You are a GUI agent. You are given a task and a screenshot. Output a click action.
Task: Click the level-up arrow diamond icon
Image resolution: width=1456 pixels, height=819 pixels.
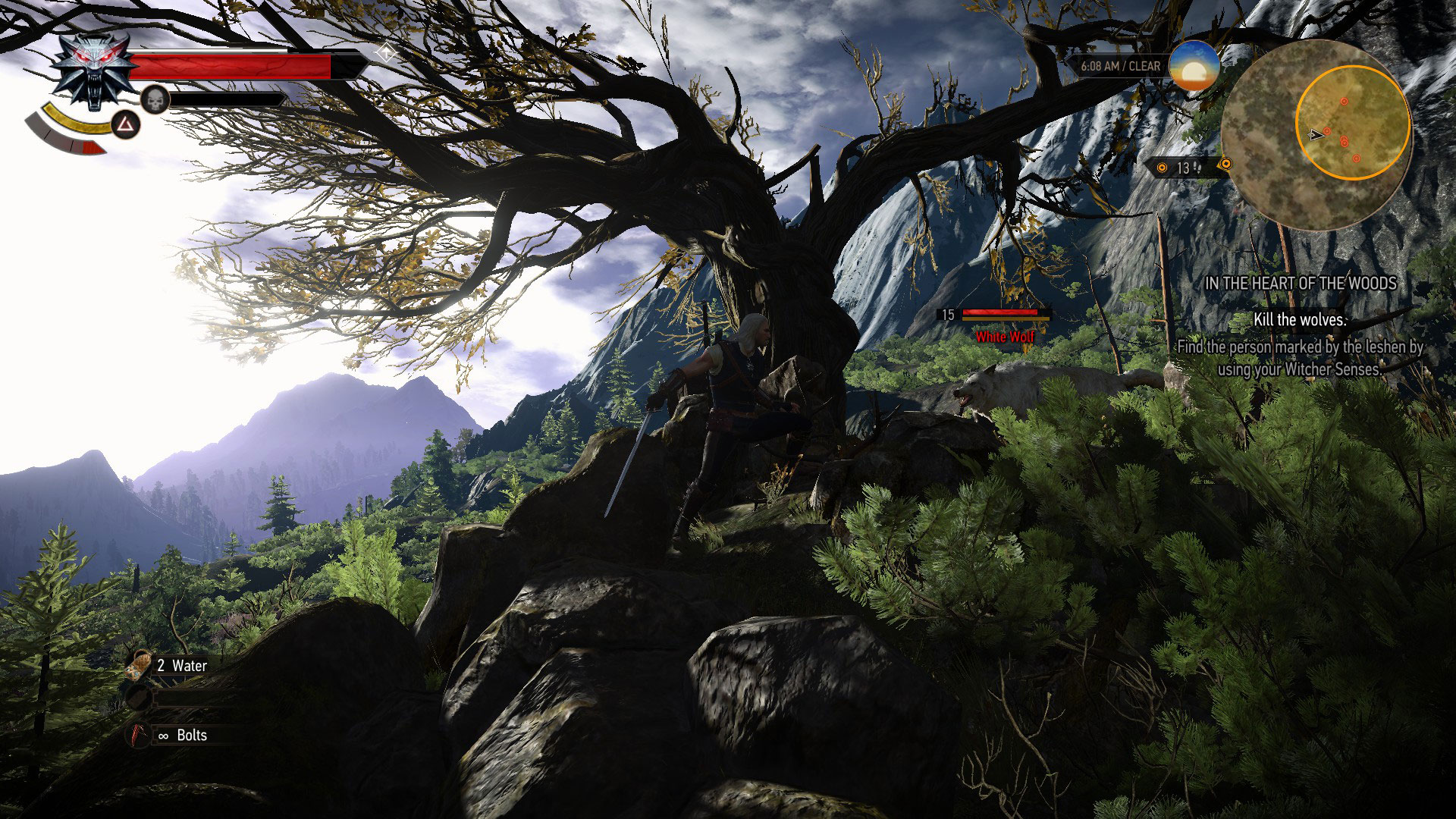click(385, 53)
